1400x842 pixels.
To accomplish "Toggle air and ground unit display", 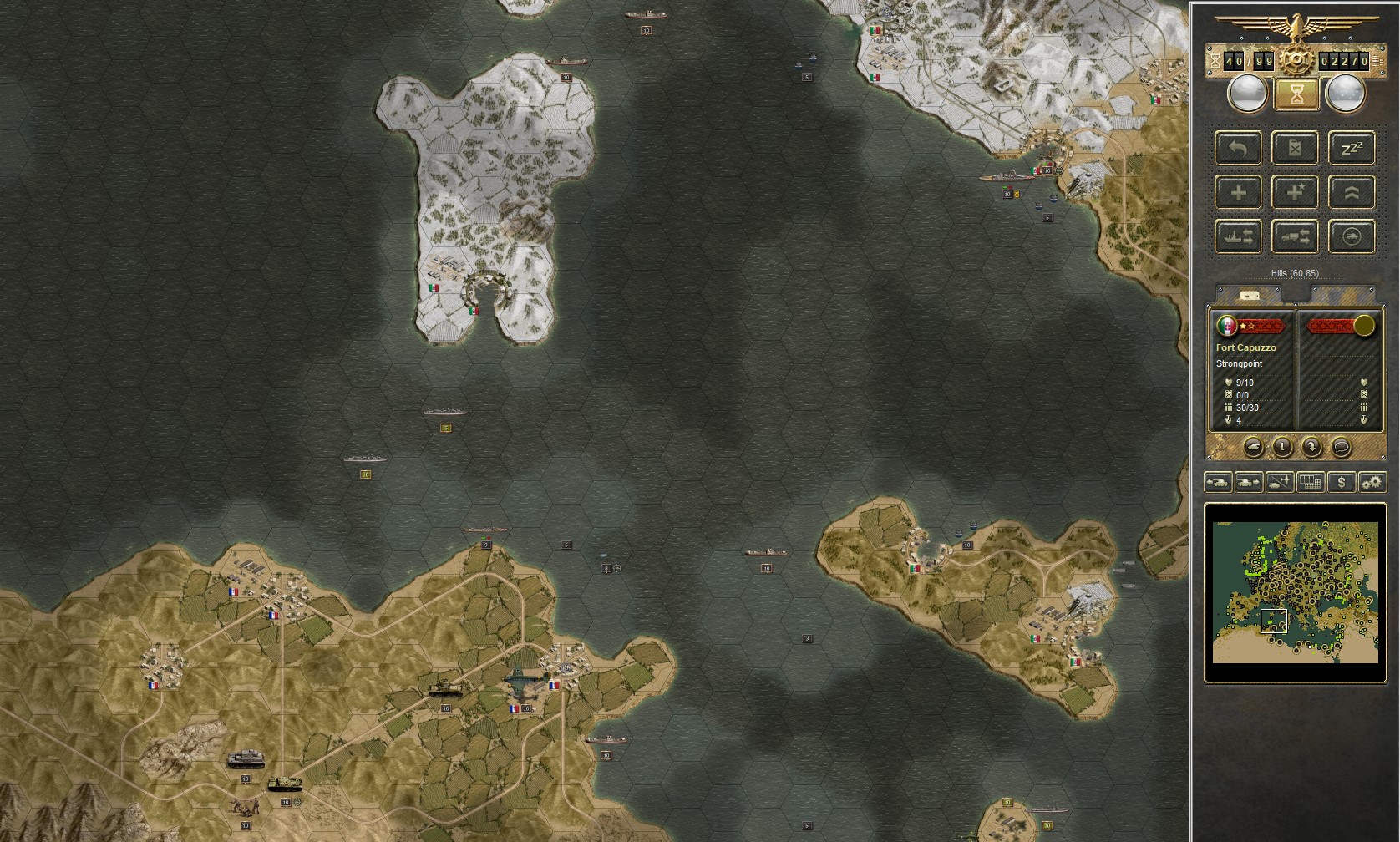I will (1279, 482).
